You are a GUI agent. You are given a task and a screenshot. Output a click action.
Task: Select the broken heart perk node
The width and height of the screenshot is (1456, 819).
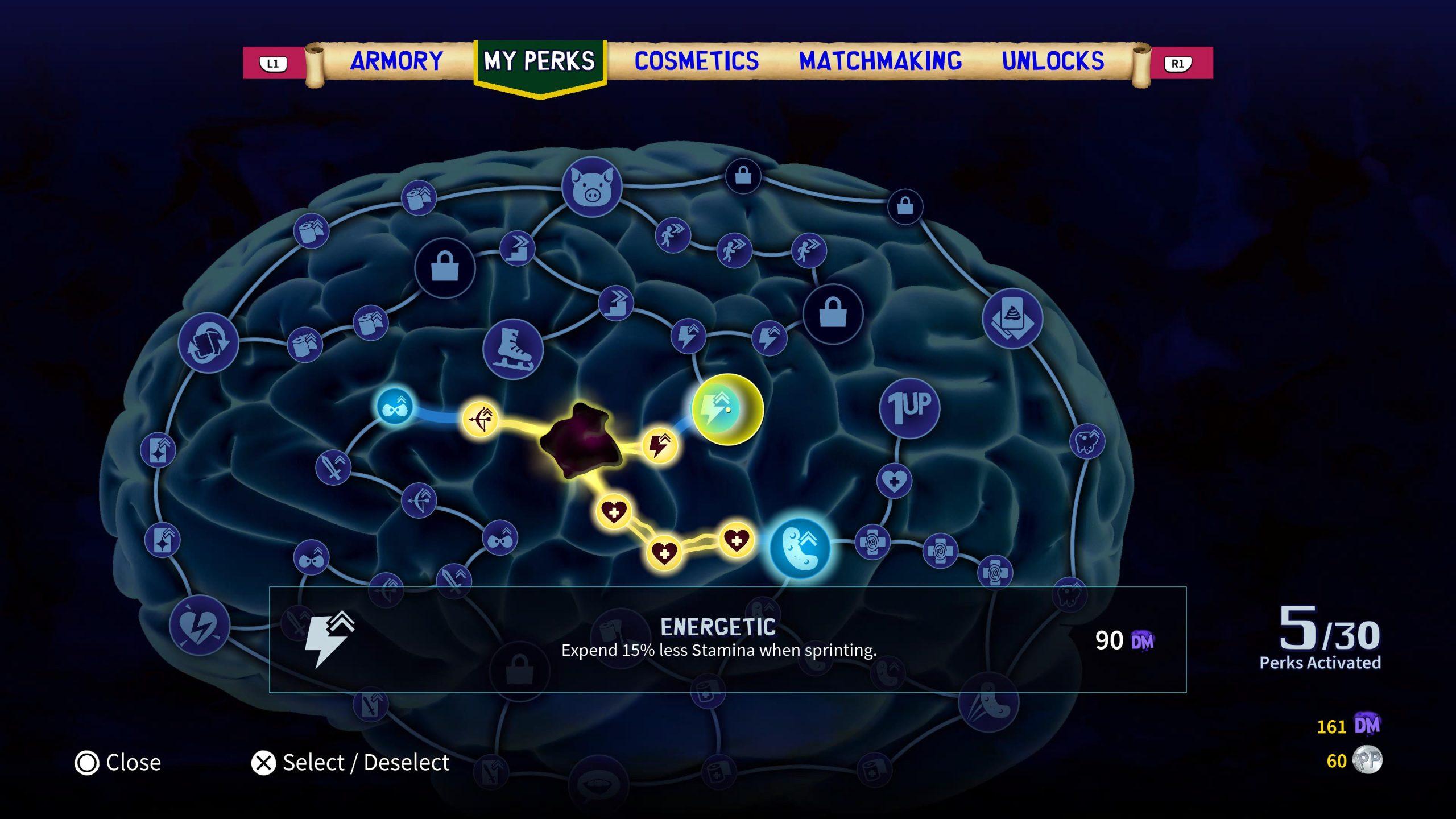[x=200, y=625]
